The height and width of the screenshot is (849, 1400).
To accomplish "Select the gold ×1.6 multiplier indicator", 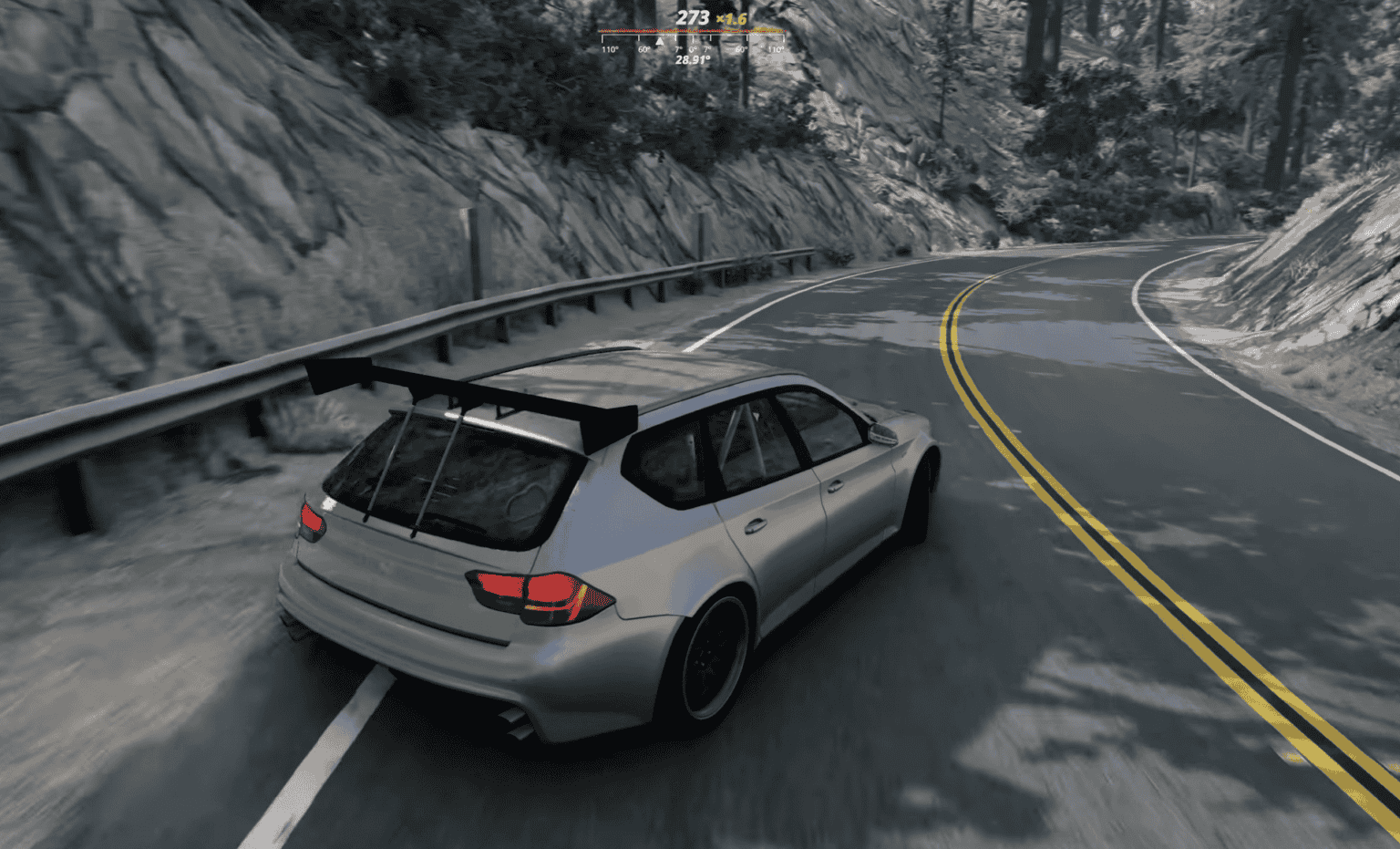I will [731, 18].
